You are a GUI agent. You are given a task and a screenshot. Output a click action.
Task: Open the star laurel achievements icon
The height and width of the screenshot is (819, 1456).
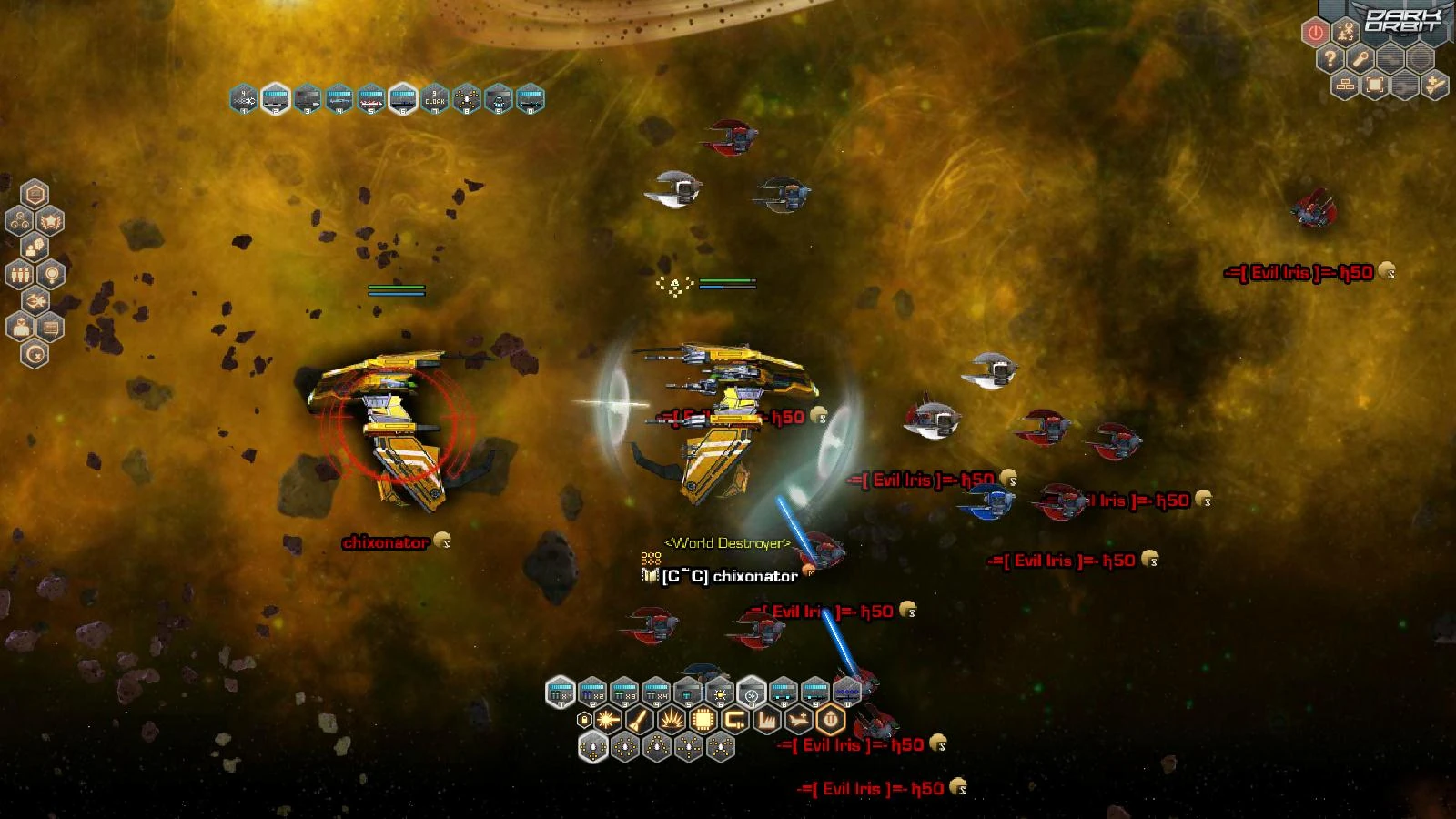[x=50, y=221]
